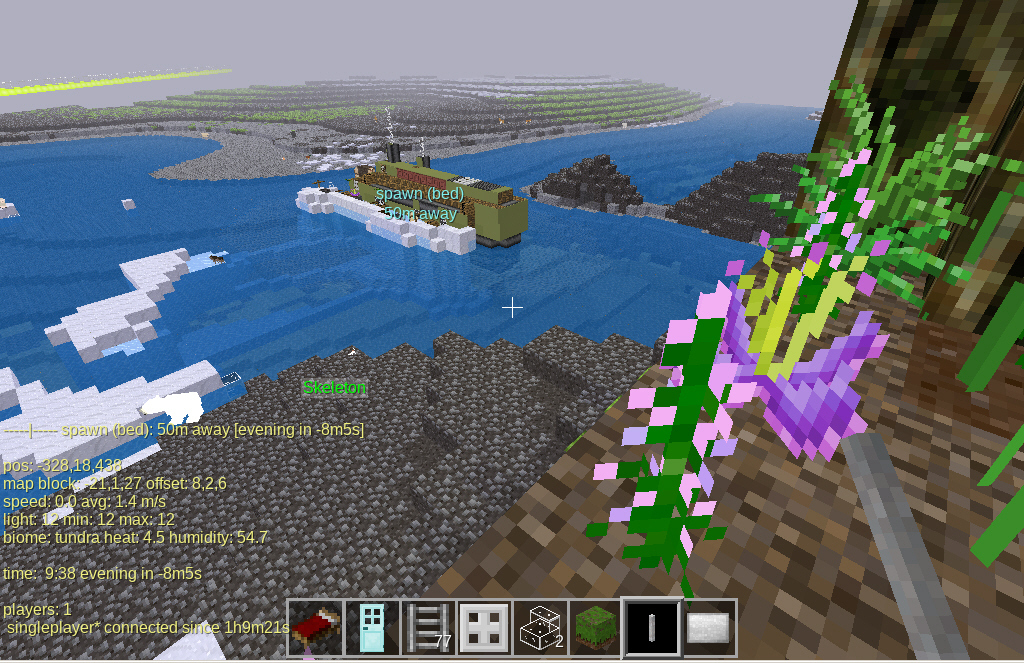Screen dimensions: 1024x663
Task: Pick the white slab hotbar slot
Action: pos(709,628)
